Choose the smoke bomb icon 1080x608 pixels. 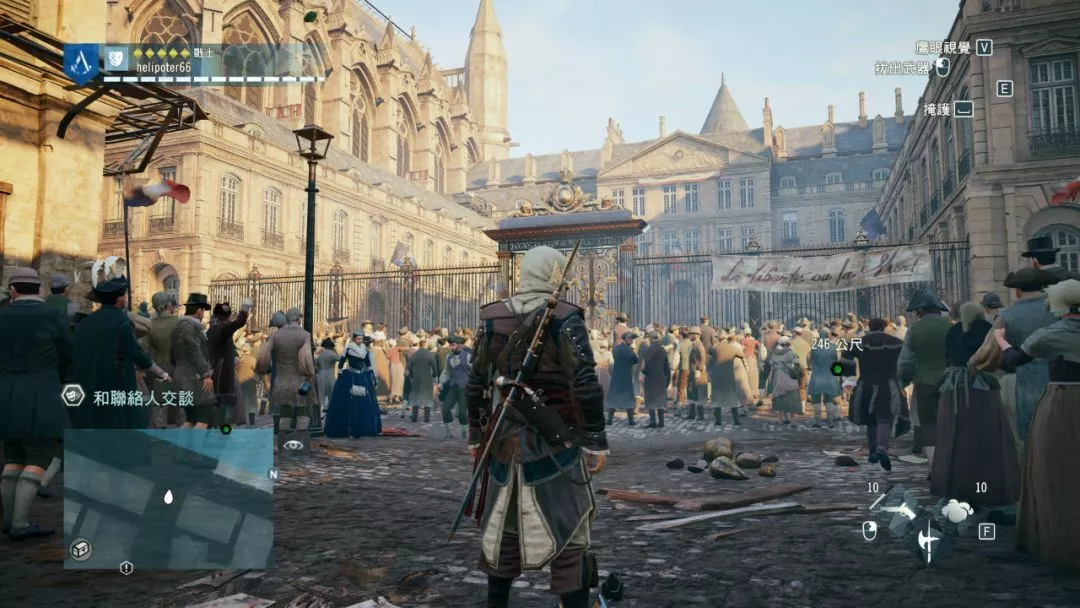click(x=958, y=511)
